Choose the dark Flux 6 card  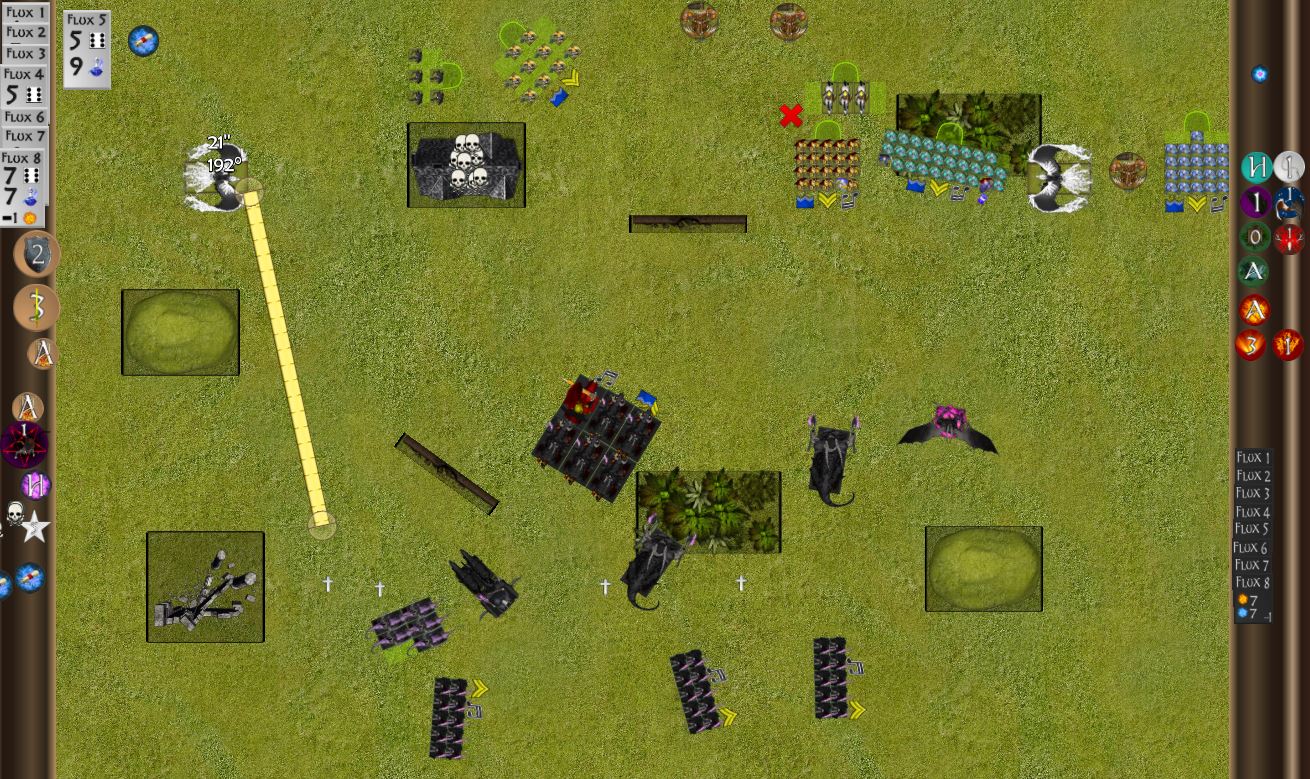[1251, 547]
